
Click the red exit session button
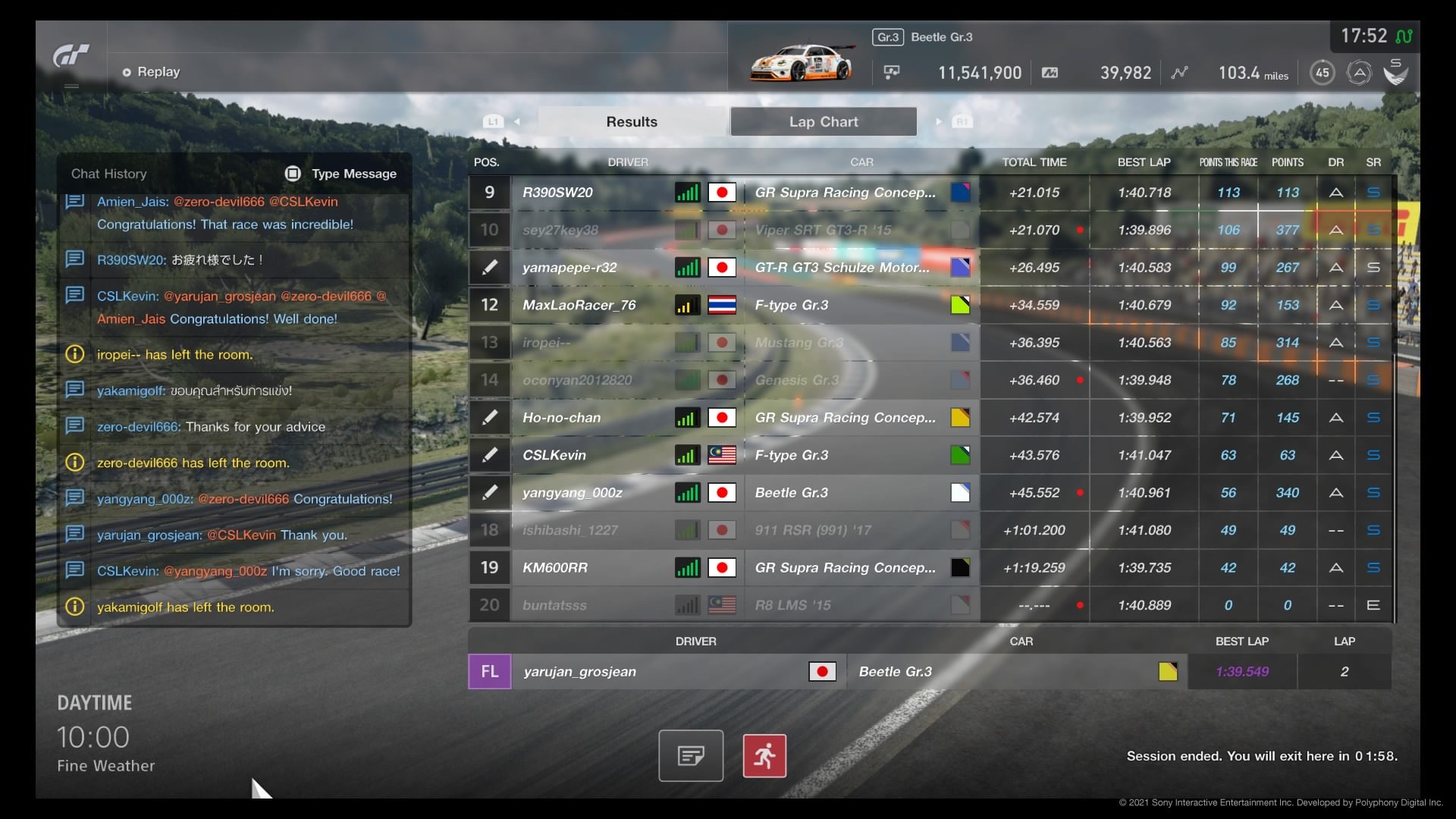tap(764, 755)
